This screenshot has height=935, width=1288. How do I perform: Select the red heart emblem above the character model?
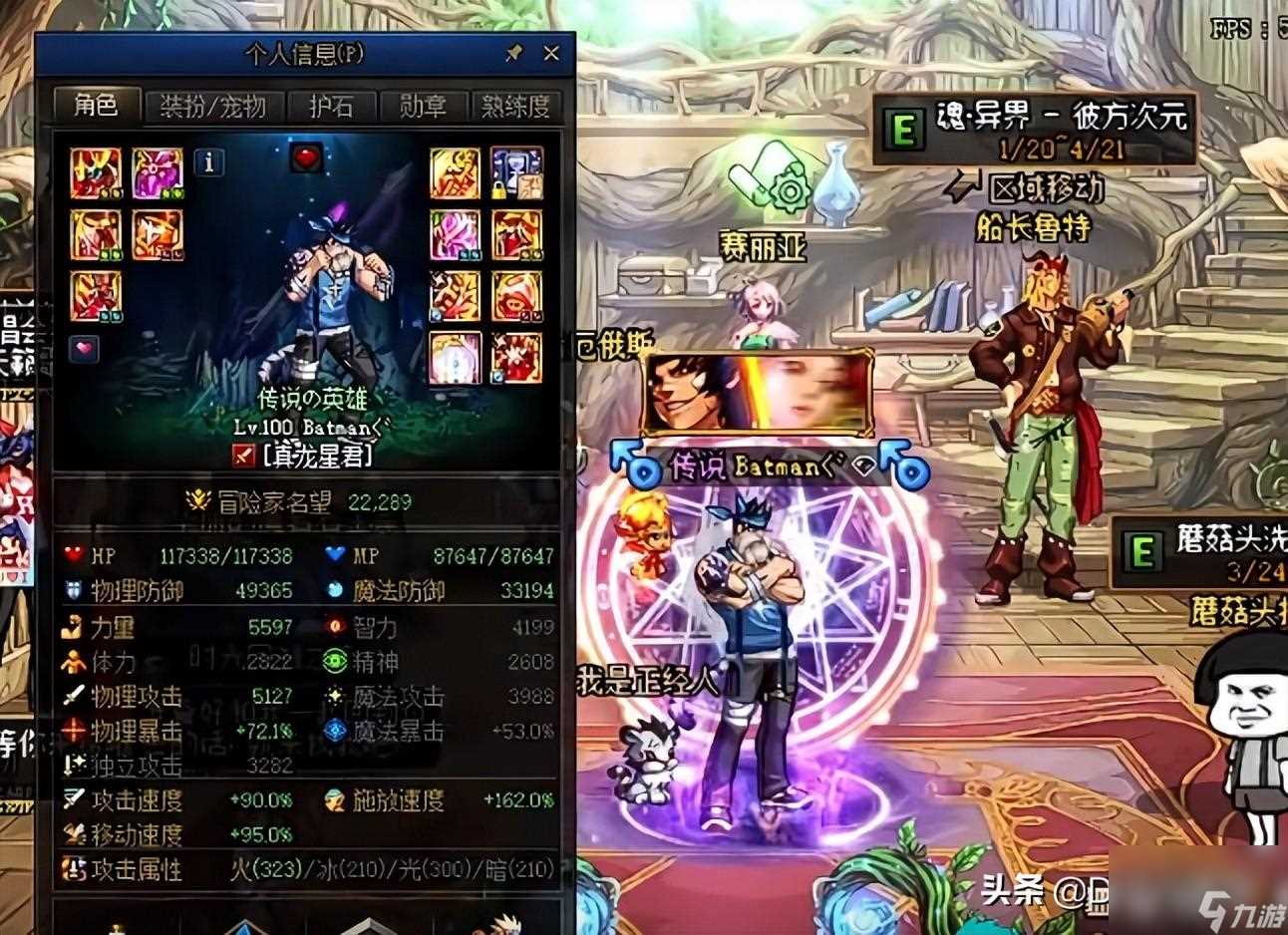[x=305, y=156]
